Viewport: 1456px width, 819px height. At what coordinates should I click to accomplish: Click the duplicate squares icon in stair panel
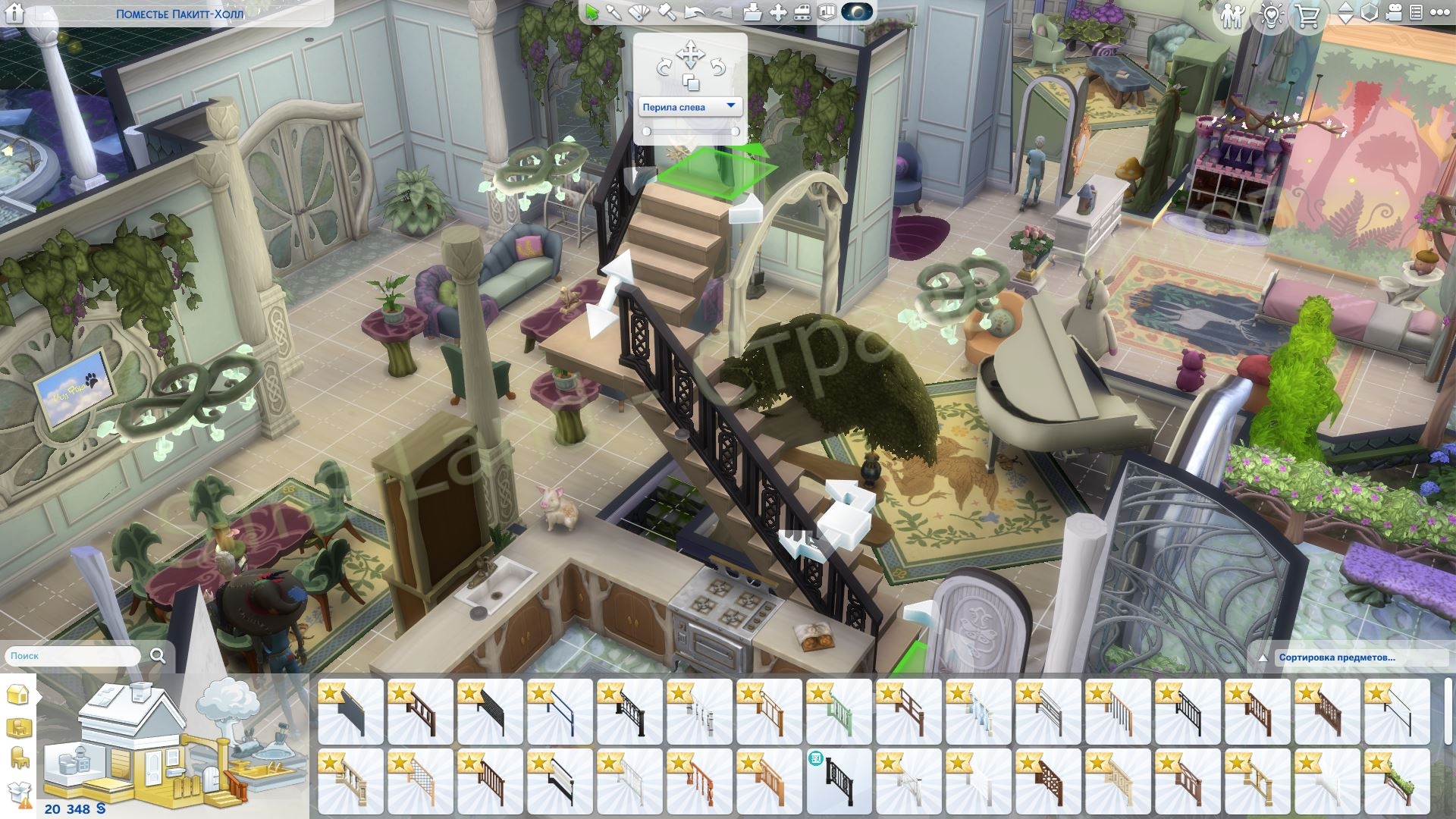point(690,82)
